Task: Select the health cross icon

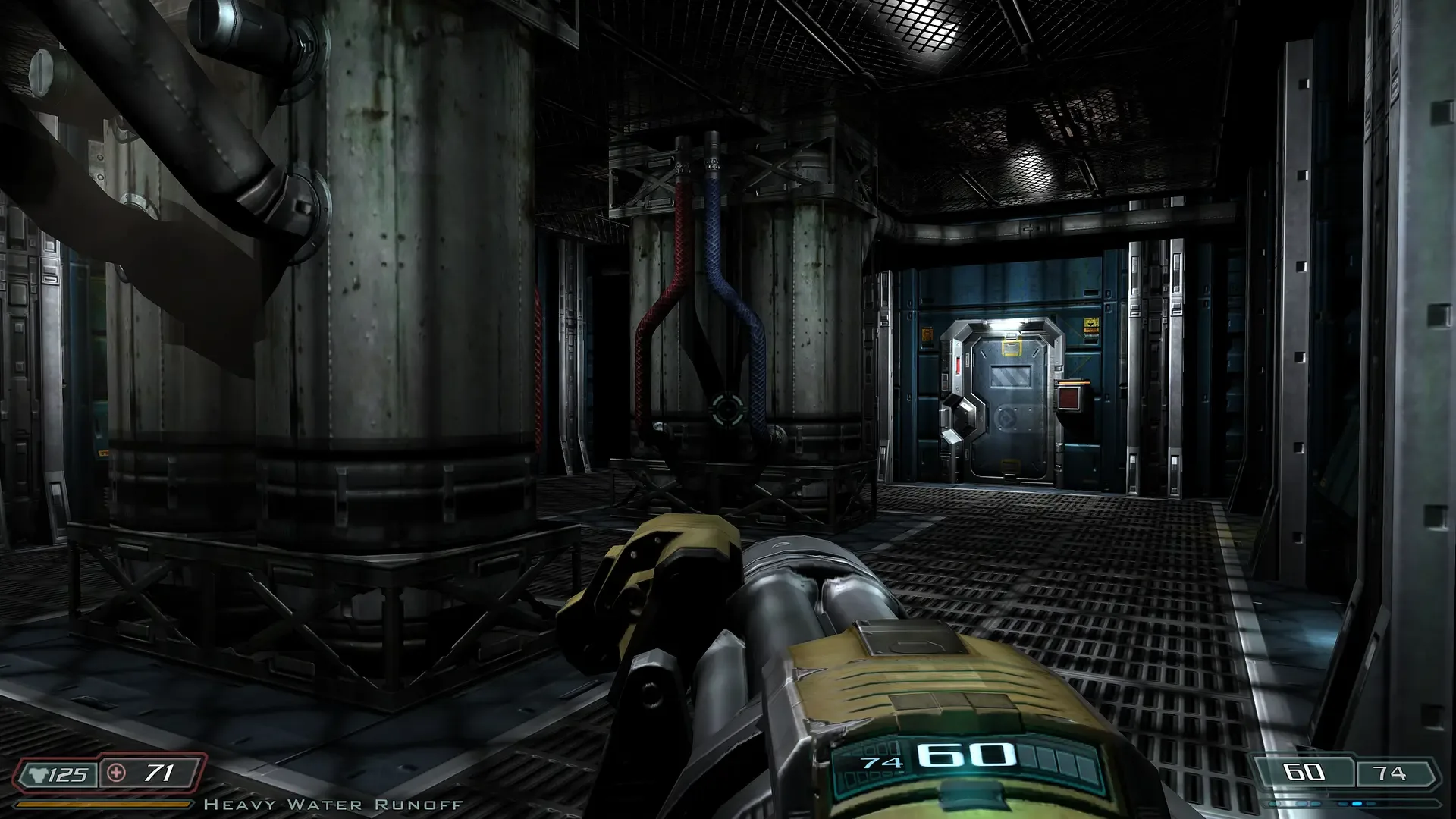Action: [x=116, y=773]
